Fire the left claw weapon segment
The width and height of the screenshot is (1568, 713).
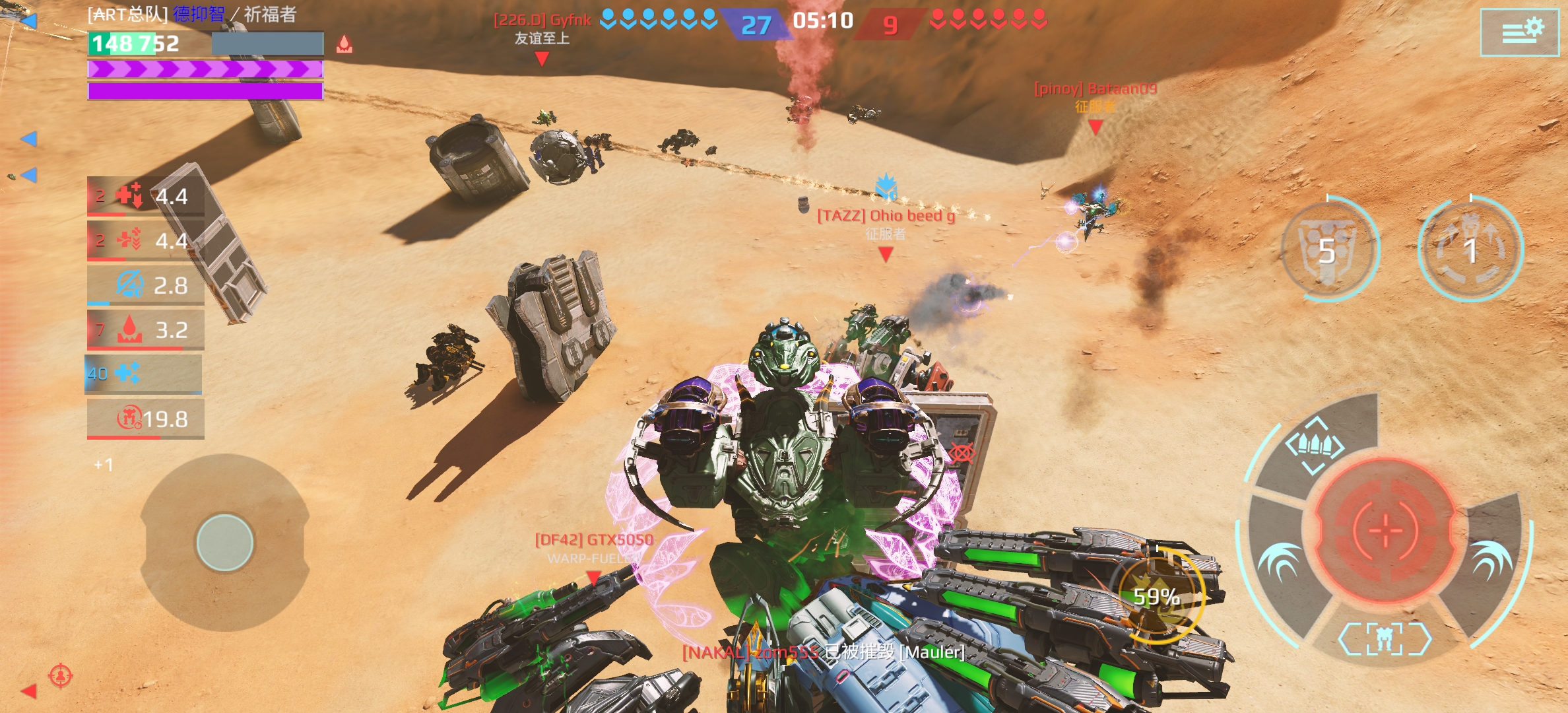pos(1279,561)
